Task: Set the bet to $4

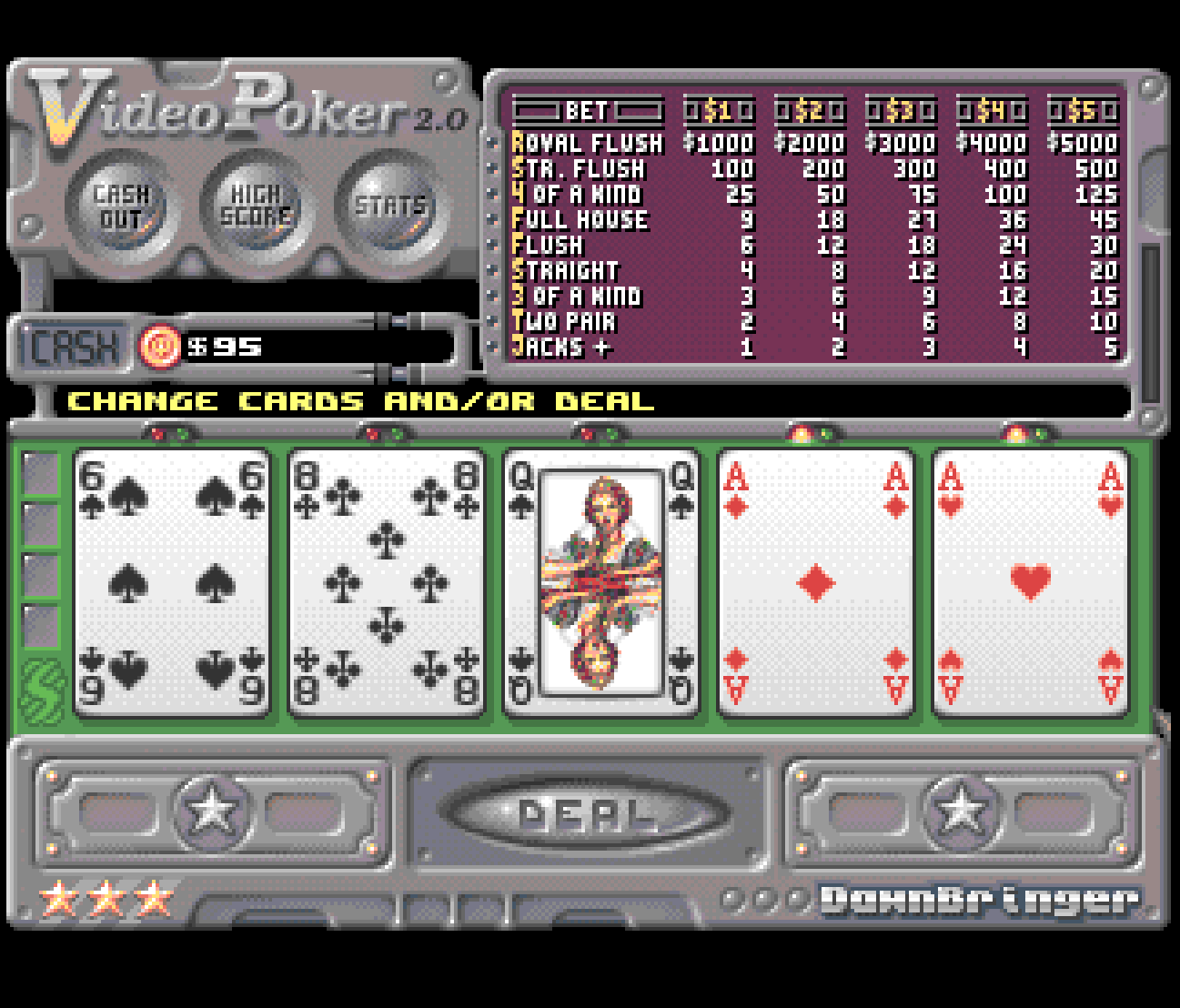Action: coord(992,111)
